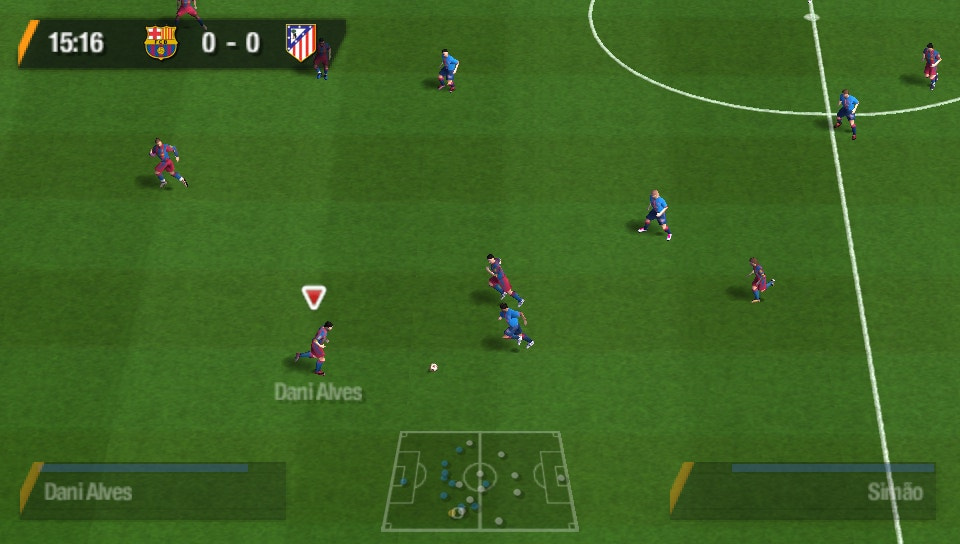Select the Simão player panel
Viewport: 960px width, 544px height.
pyautogui.click(x=803, y=490)
